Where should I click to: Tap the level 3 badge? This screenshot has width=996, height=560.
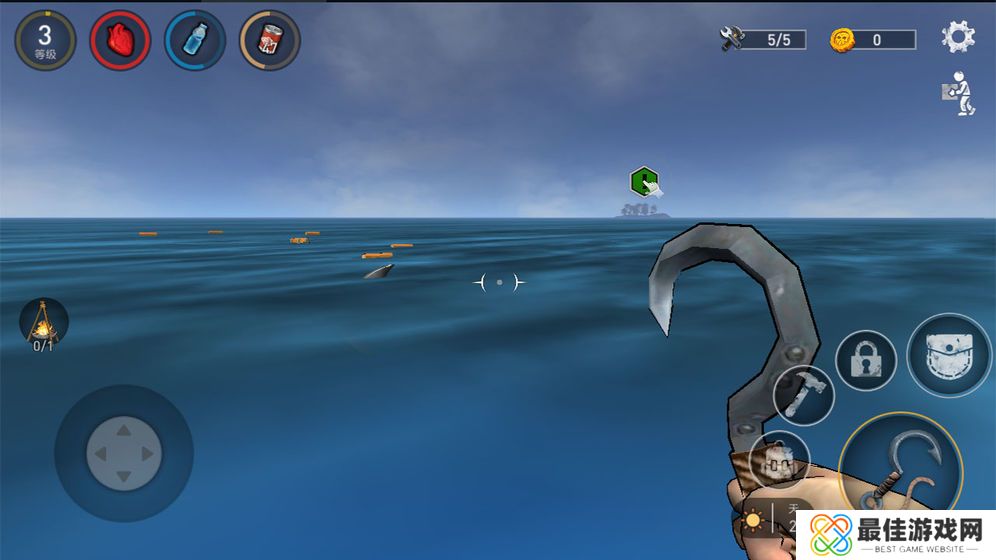45,40
